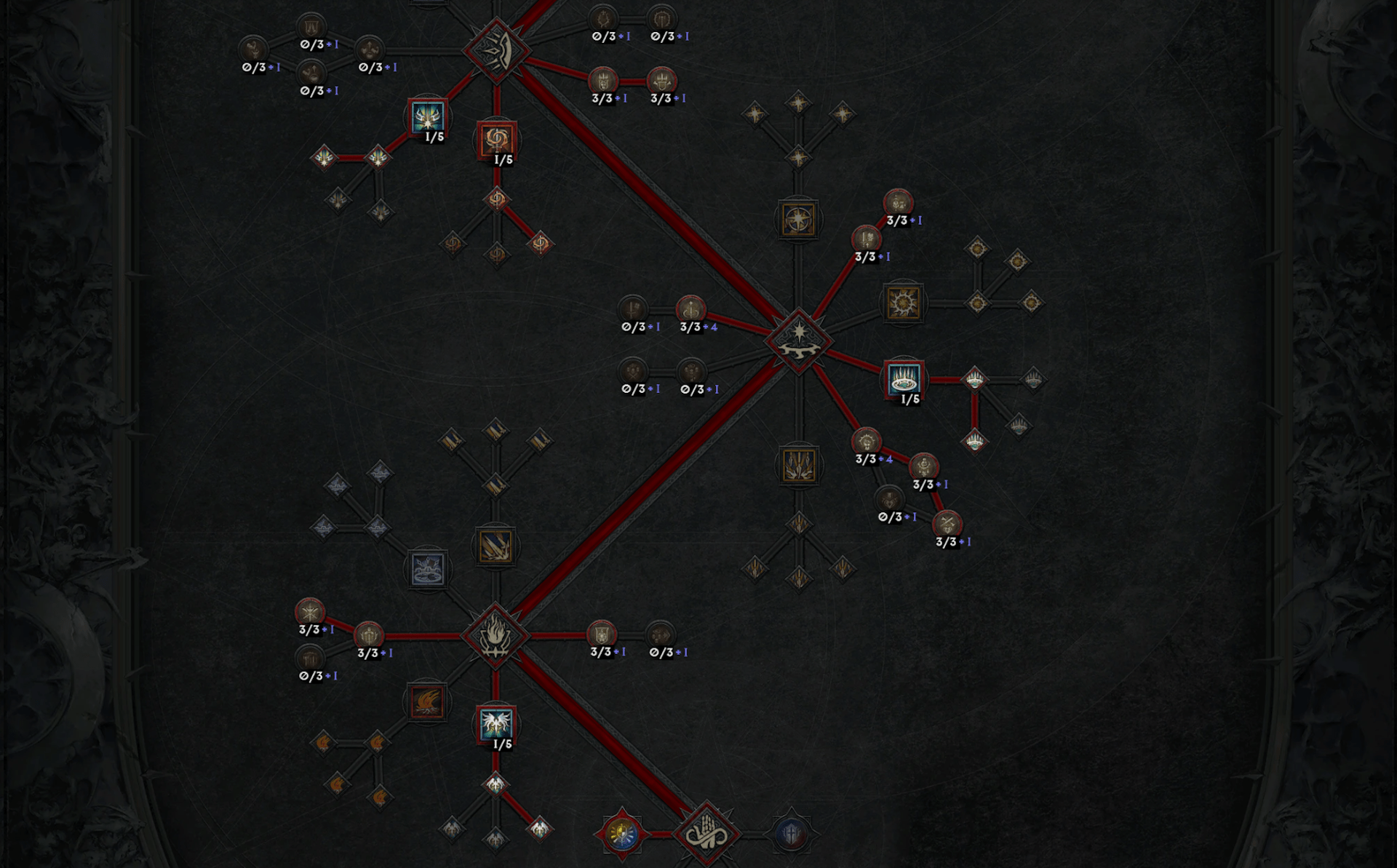Choose the orange swirl skill
Viewport: 1397px width, 868px height.
tap(497, 139)
